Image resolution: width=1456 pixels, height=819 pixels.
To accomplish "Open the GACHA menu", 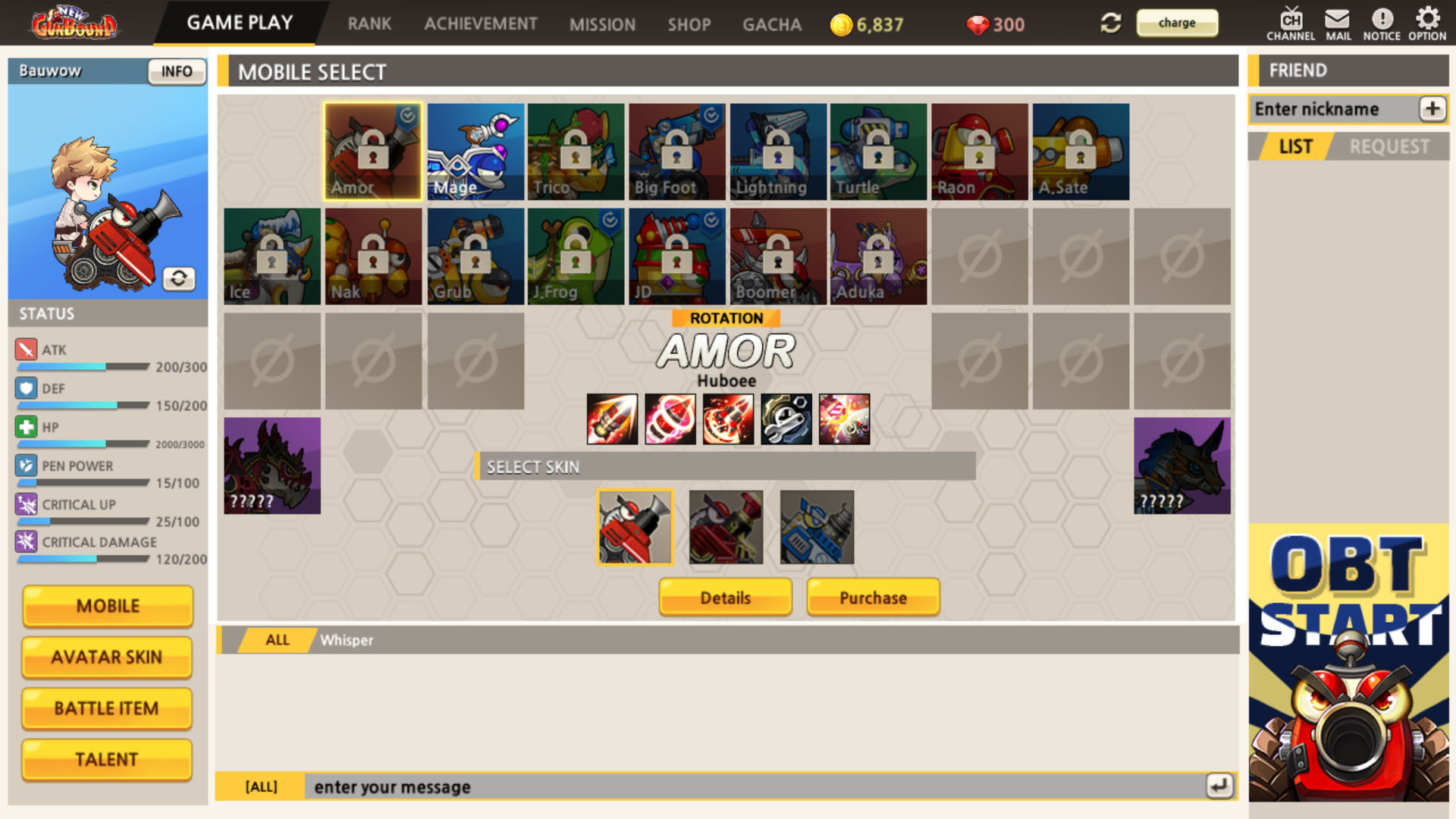I will [x=771, y=24].
